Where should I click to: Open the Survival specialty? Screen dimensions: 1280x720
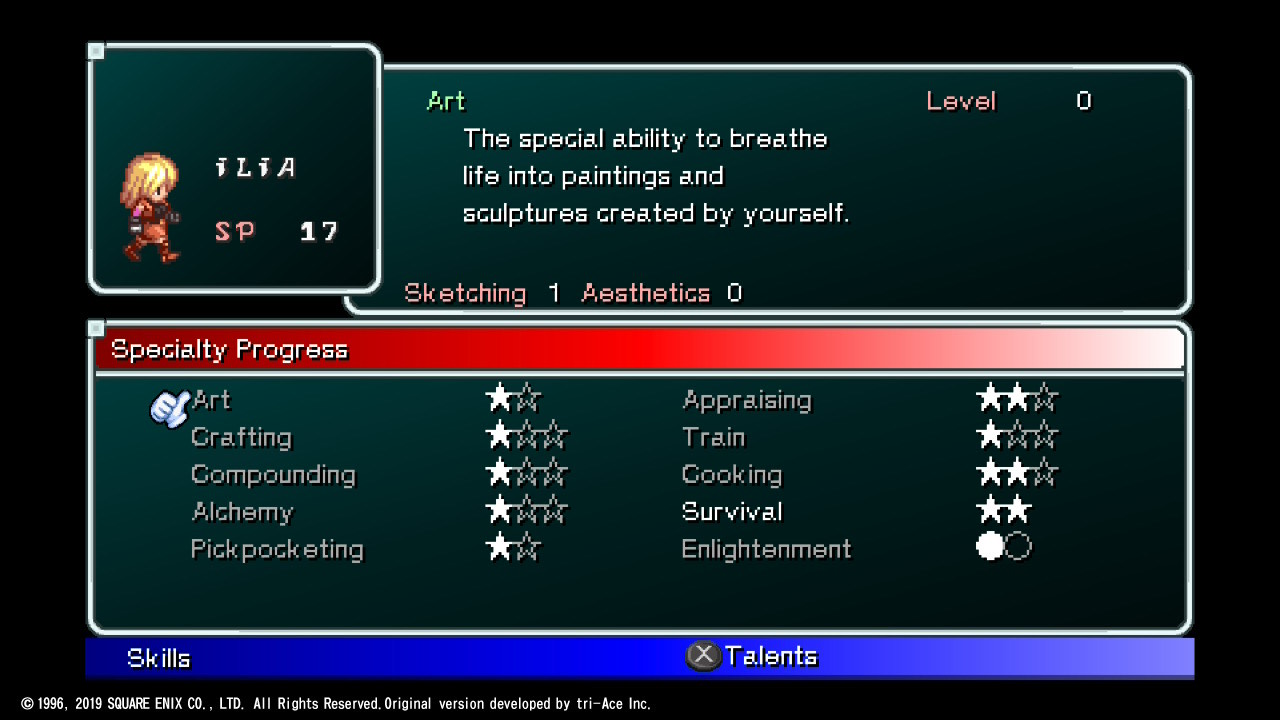pos(731,512)
